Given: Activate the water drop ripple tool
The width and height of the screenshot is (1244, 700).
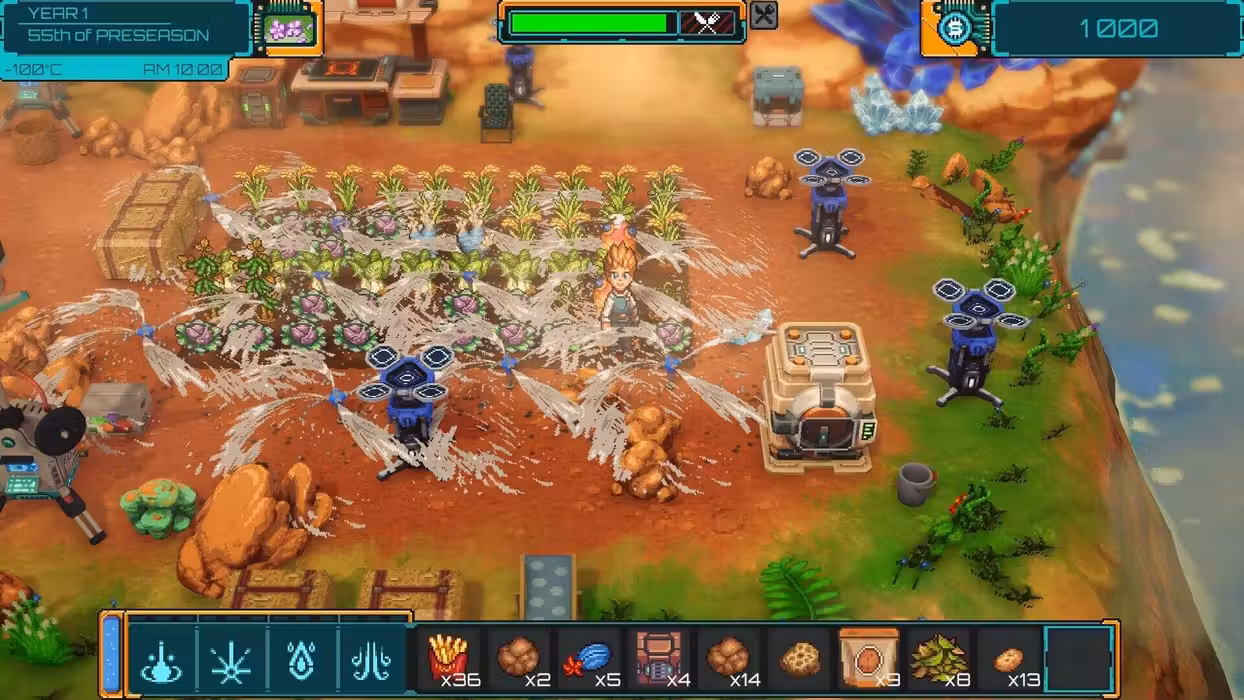Looking at the screenshot, I should point(162,661).
